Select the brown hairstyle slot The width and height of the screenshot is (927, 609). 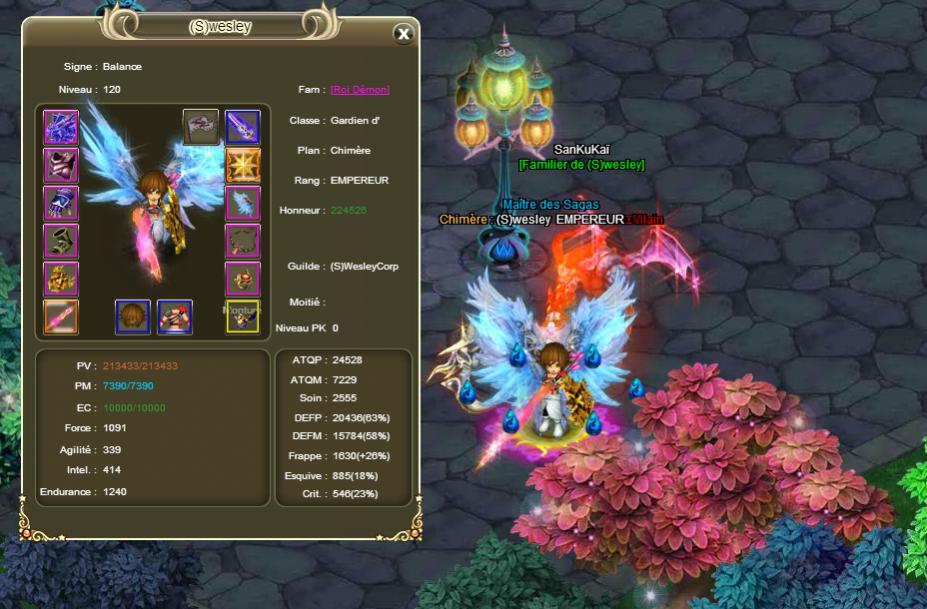pos(133,316)
